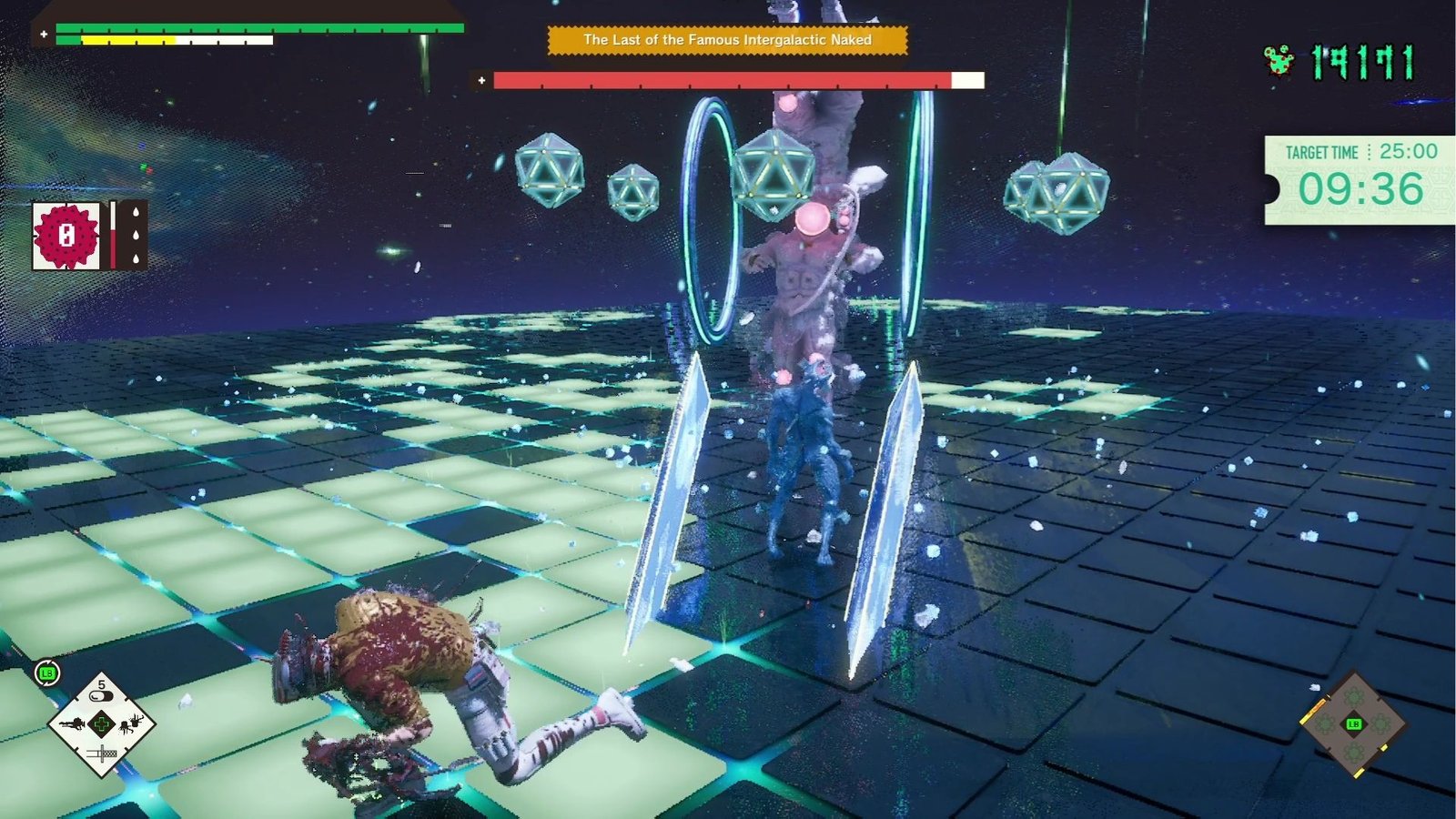Expand the top flower slot on the ability diamond
1456x819 pixels.
(1353, 698)
